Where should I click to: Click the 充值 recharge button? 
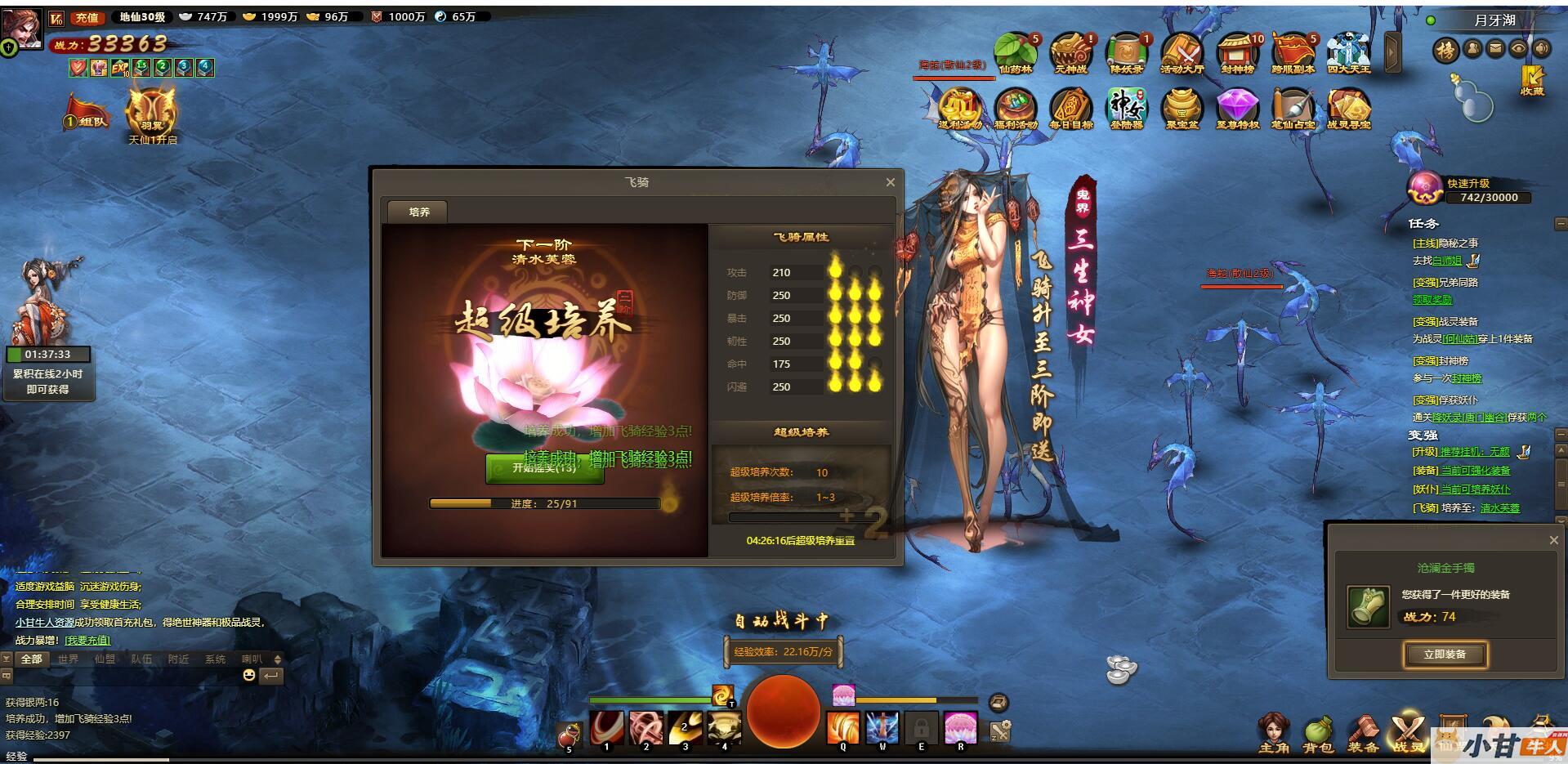pos(86,17)
